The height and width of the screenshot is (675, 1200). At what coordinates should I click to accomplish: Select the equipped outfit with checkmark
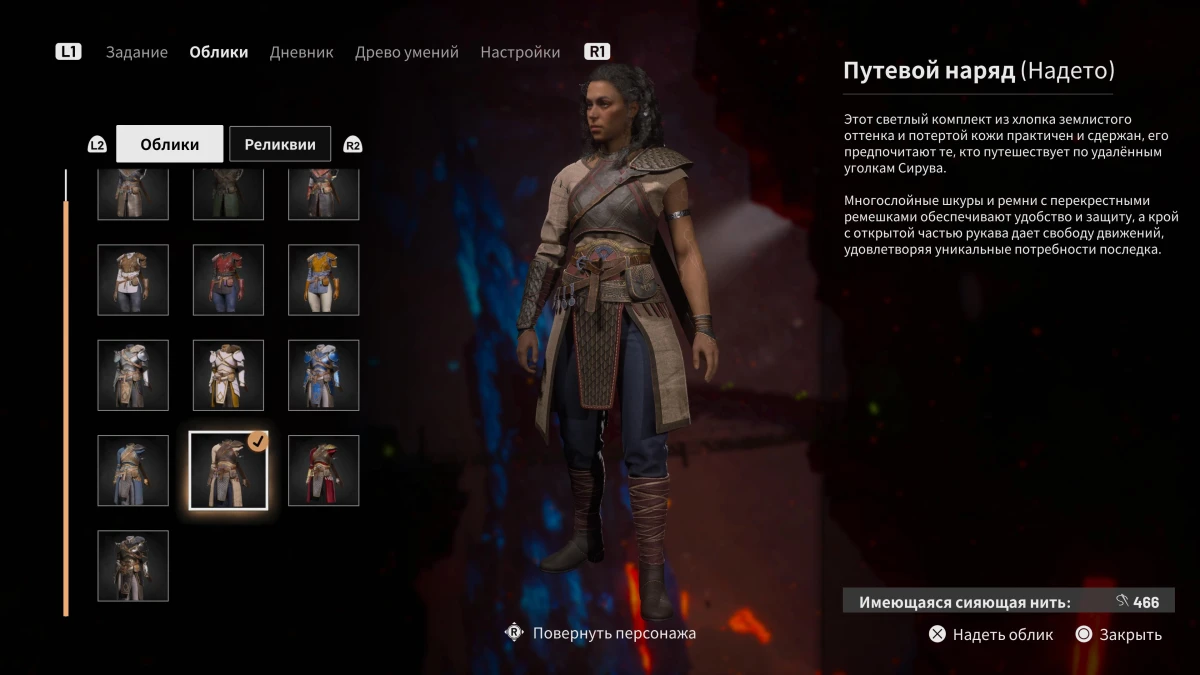(228, 471)
